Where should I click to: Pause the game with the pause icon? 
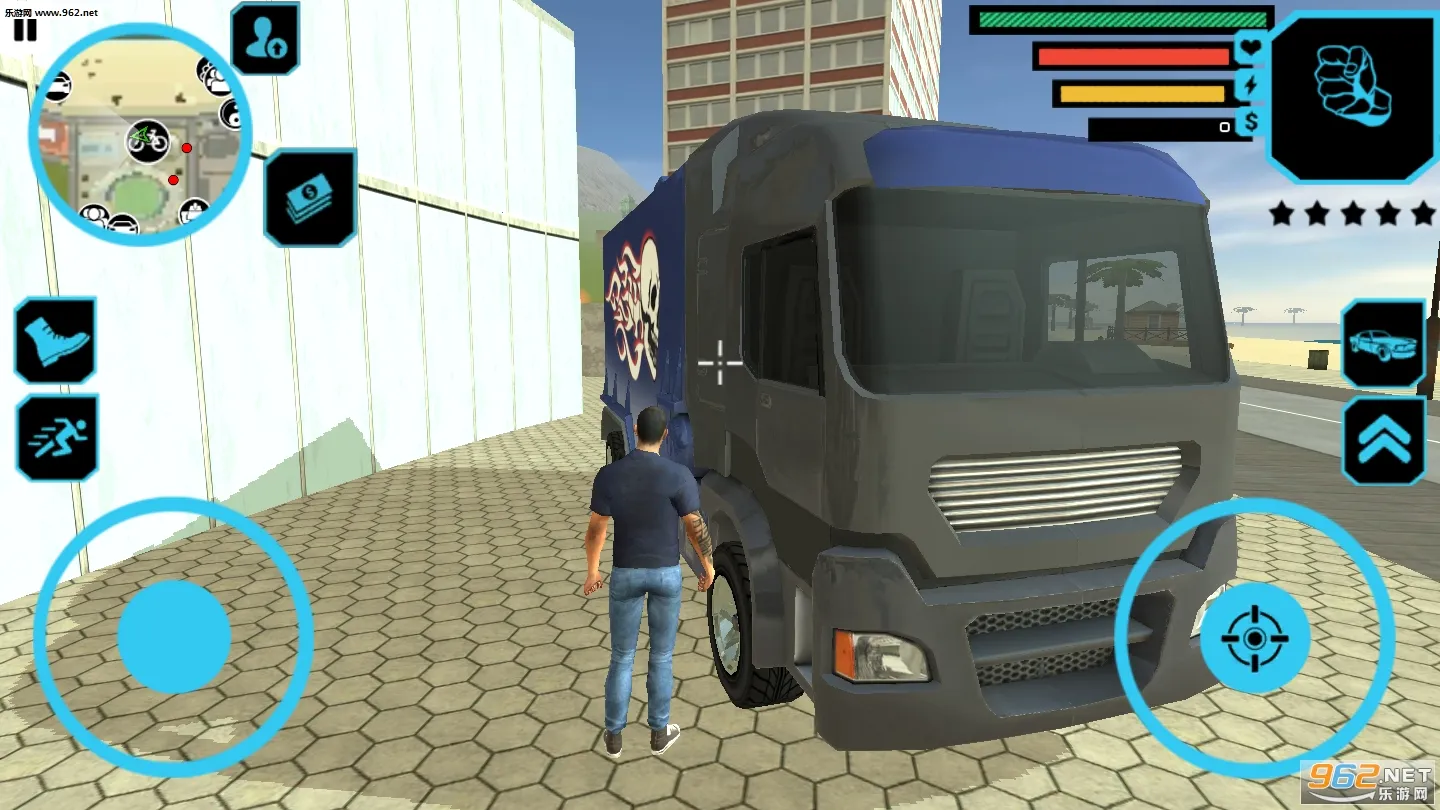(x=25, y=30)
